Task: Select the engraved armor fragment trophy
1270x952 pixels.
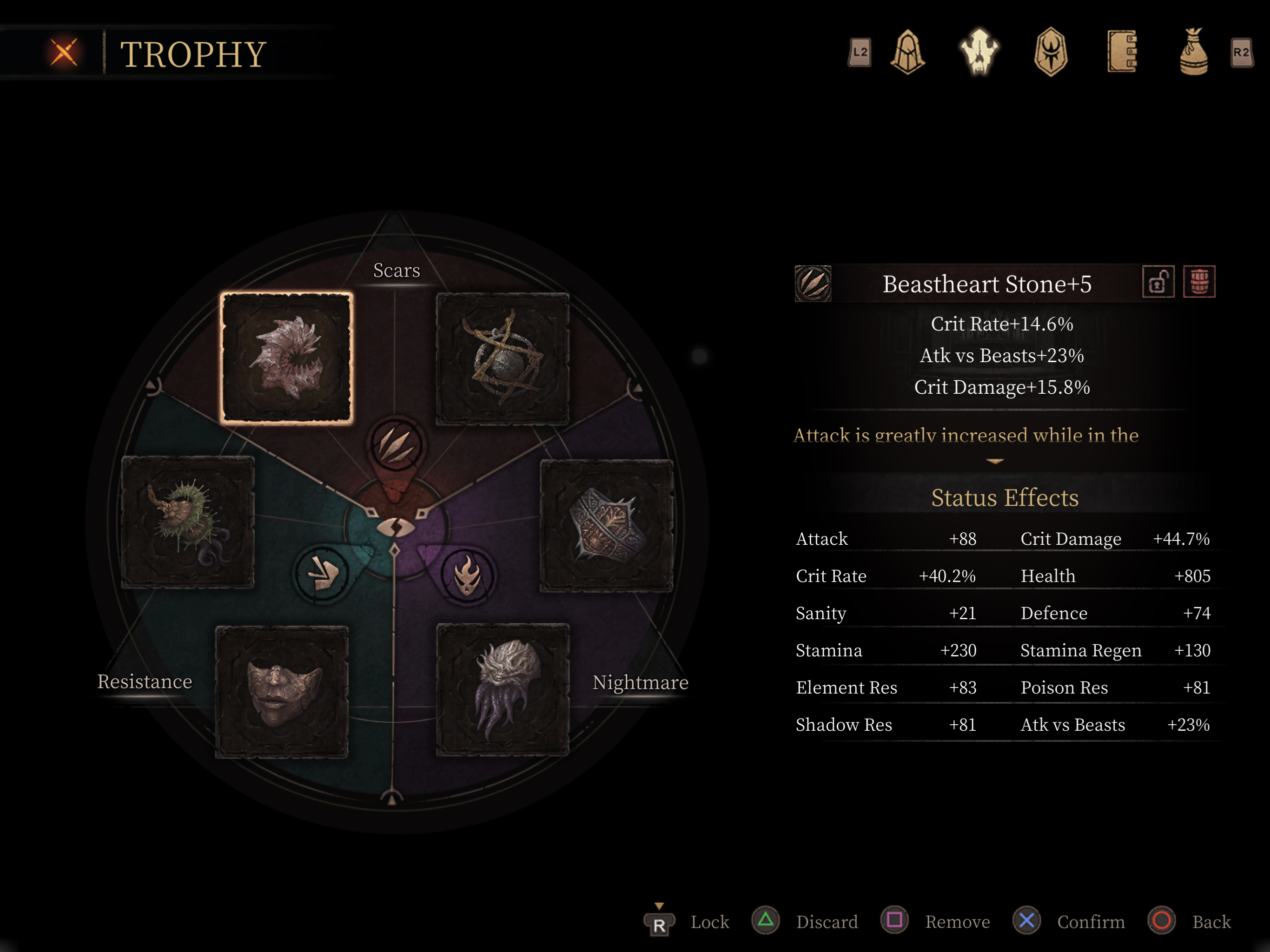Action: [x=607, y=525]
